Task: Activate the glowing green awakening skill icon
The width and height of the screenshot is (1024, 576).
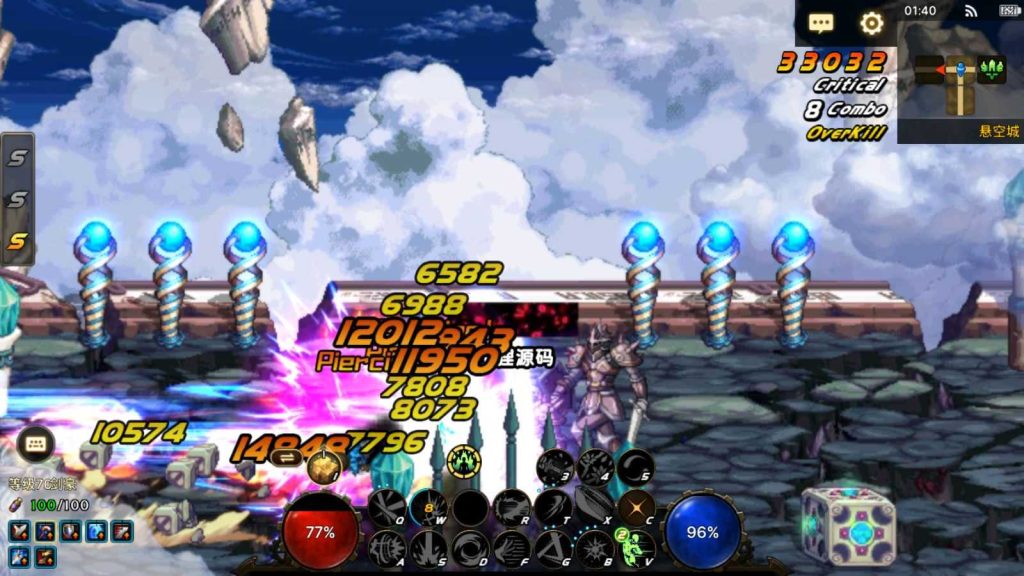Action: tap(464, 461)
